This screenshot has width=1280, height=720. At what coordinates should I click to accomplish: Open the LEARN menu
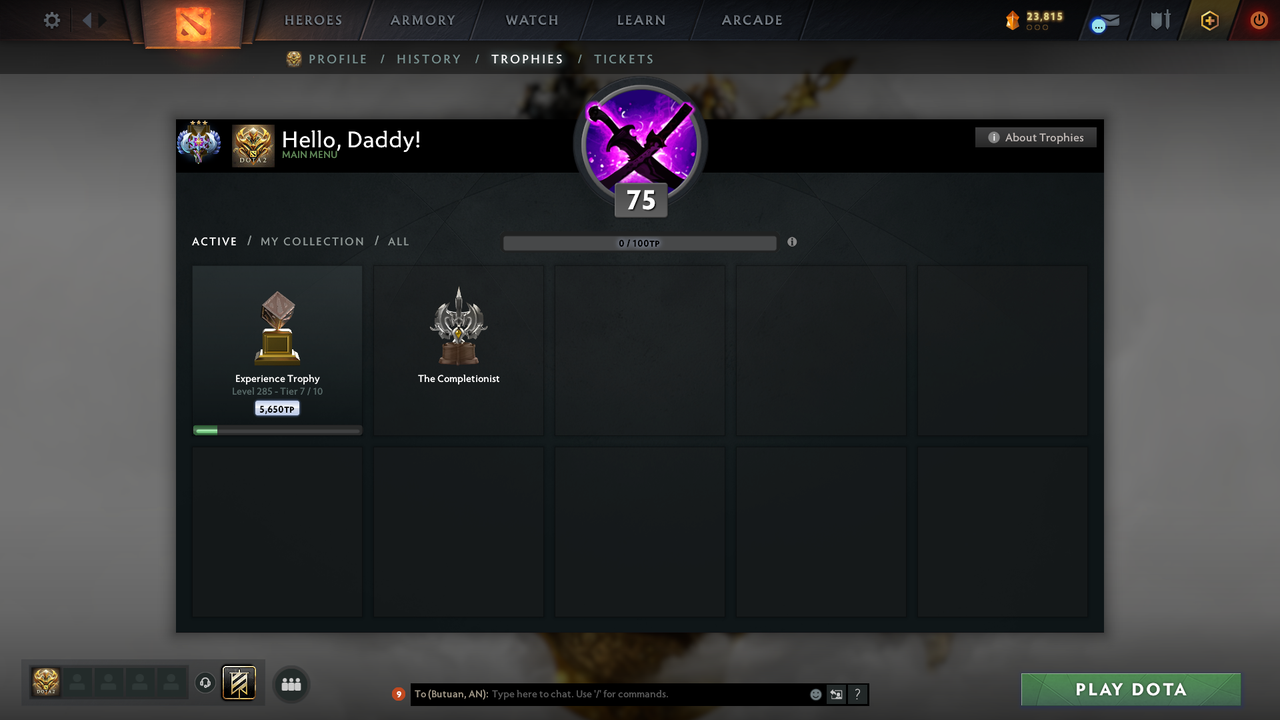pos(641,20)
